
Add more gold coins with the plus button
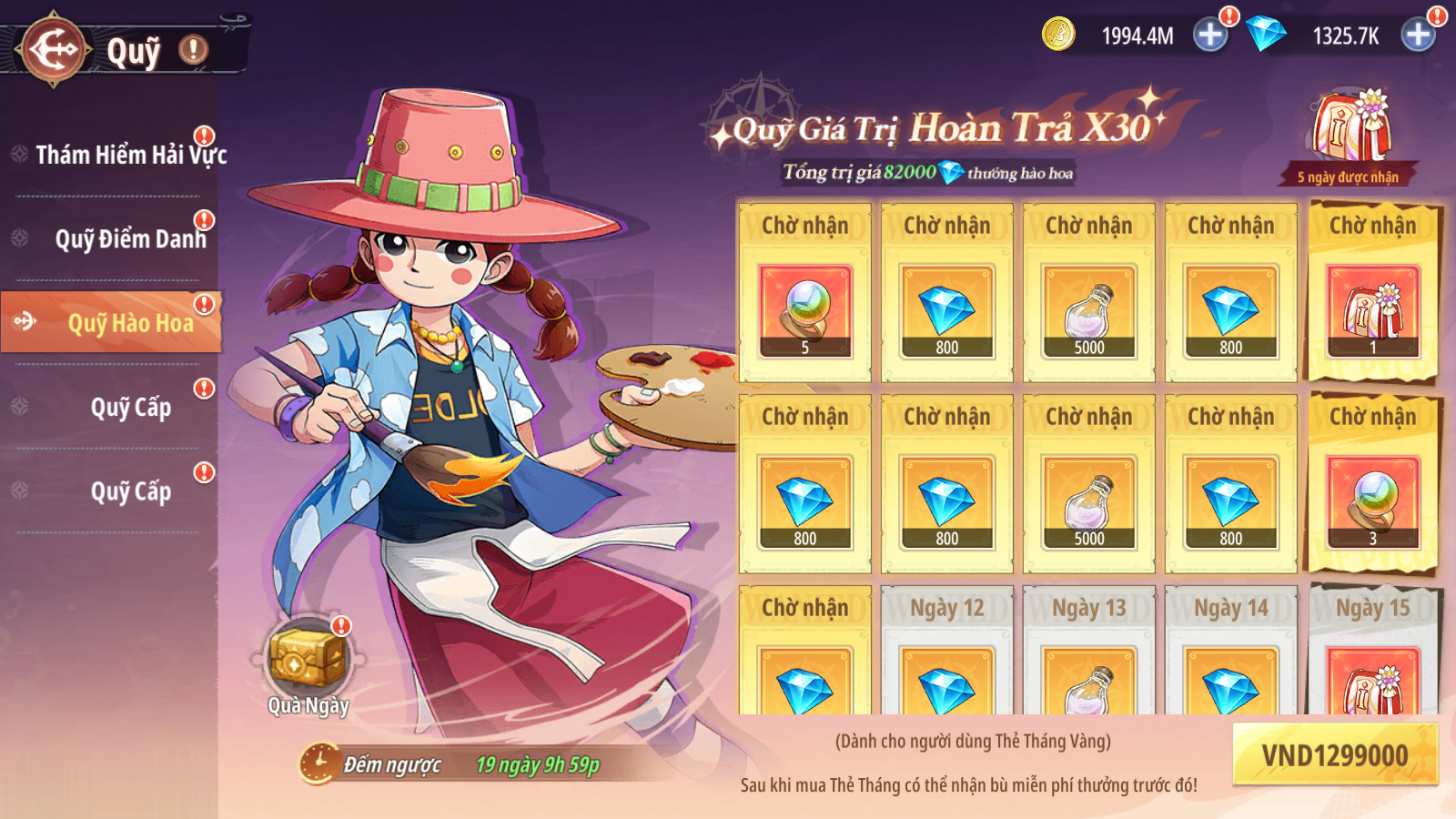tap(1210, 35)
